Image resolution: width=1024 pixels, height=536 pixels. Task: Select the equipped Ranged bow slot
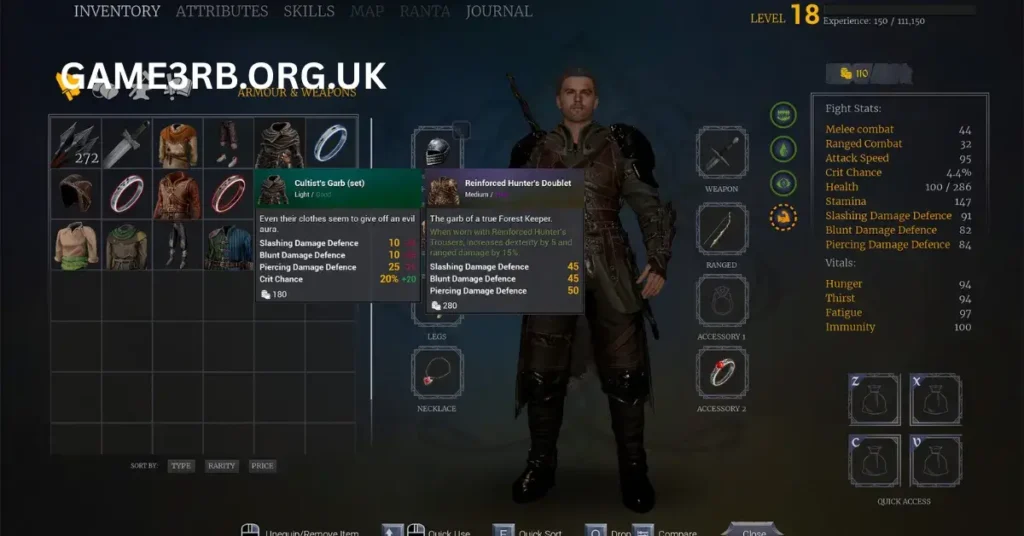click(x=722, y=230)
